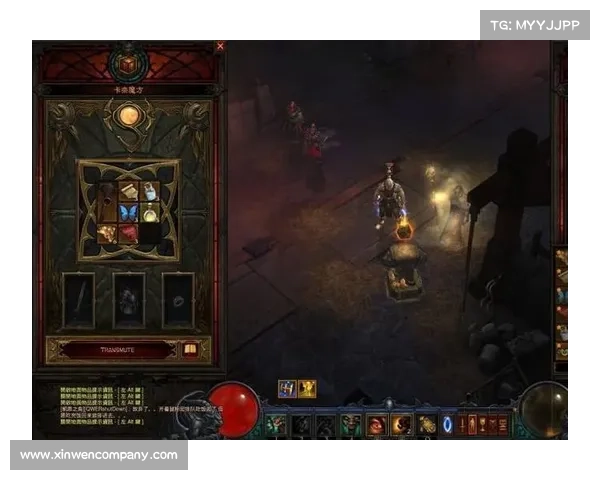The height and width of the screenshot is (480, 600).
Task: Activate the green-faced skill on the bar
Action: tap(351, 425)
